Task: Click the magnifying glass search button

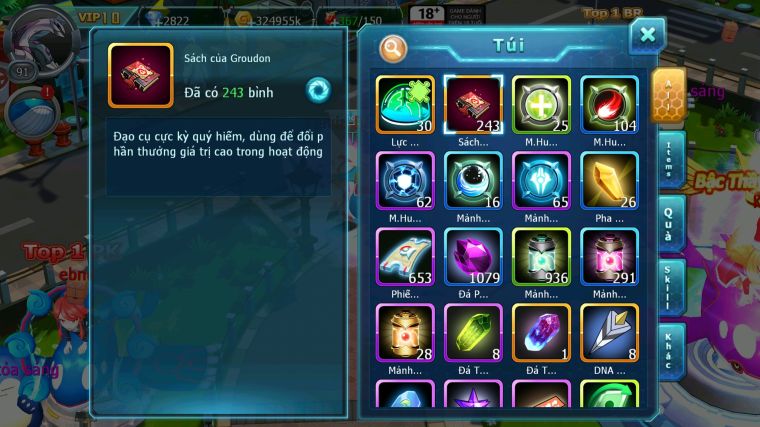Action: pyautogui.click(x=394, y=47)
